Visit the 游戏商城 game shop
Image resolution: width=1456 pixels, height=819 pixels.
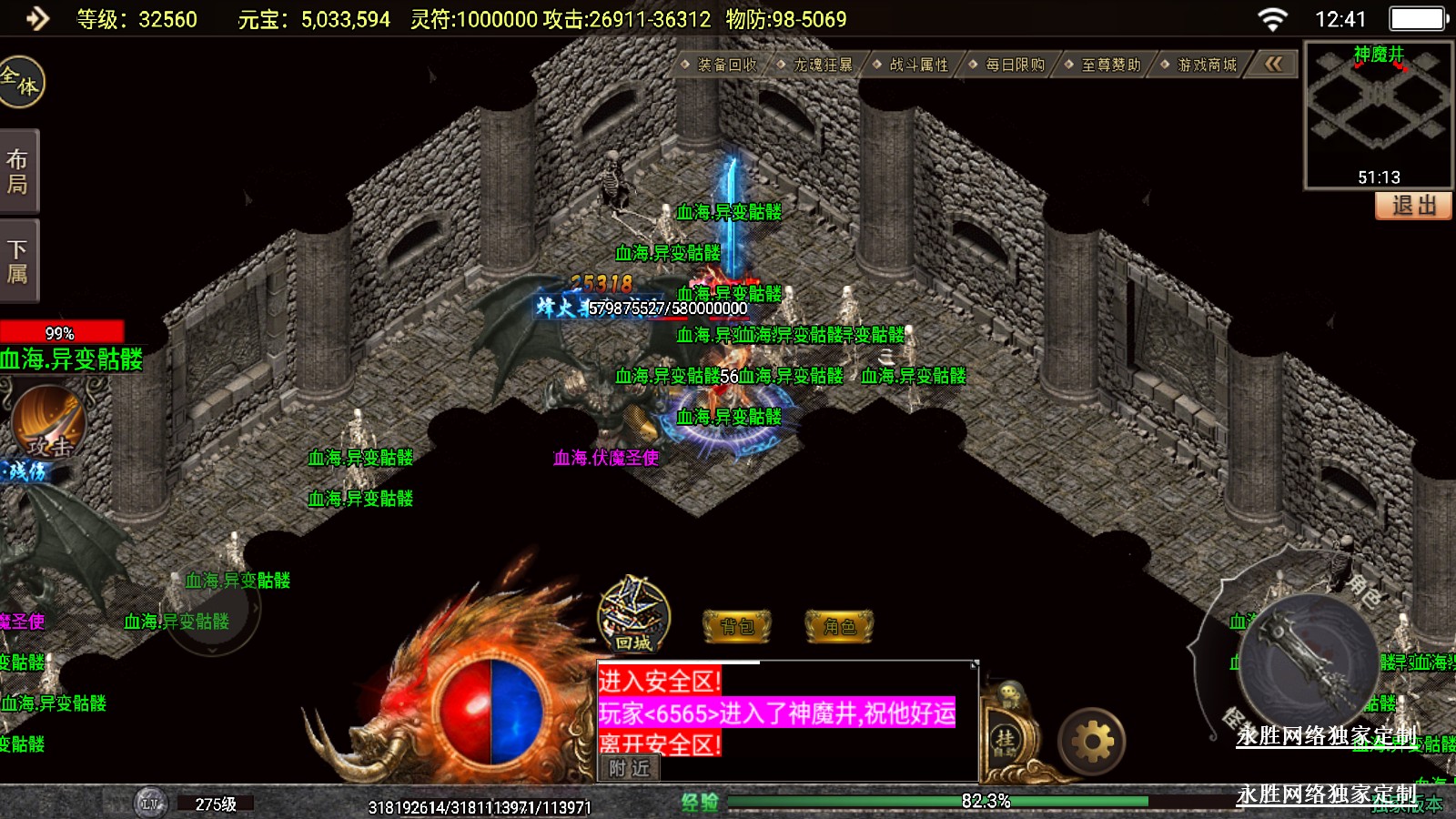pos(1206,65)
